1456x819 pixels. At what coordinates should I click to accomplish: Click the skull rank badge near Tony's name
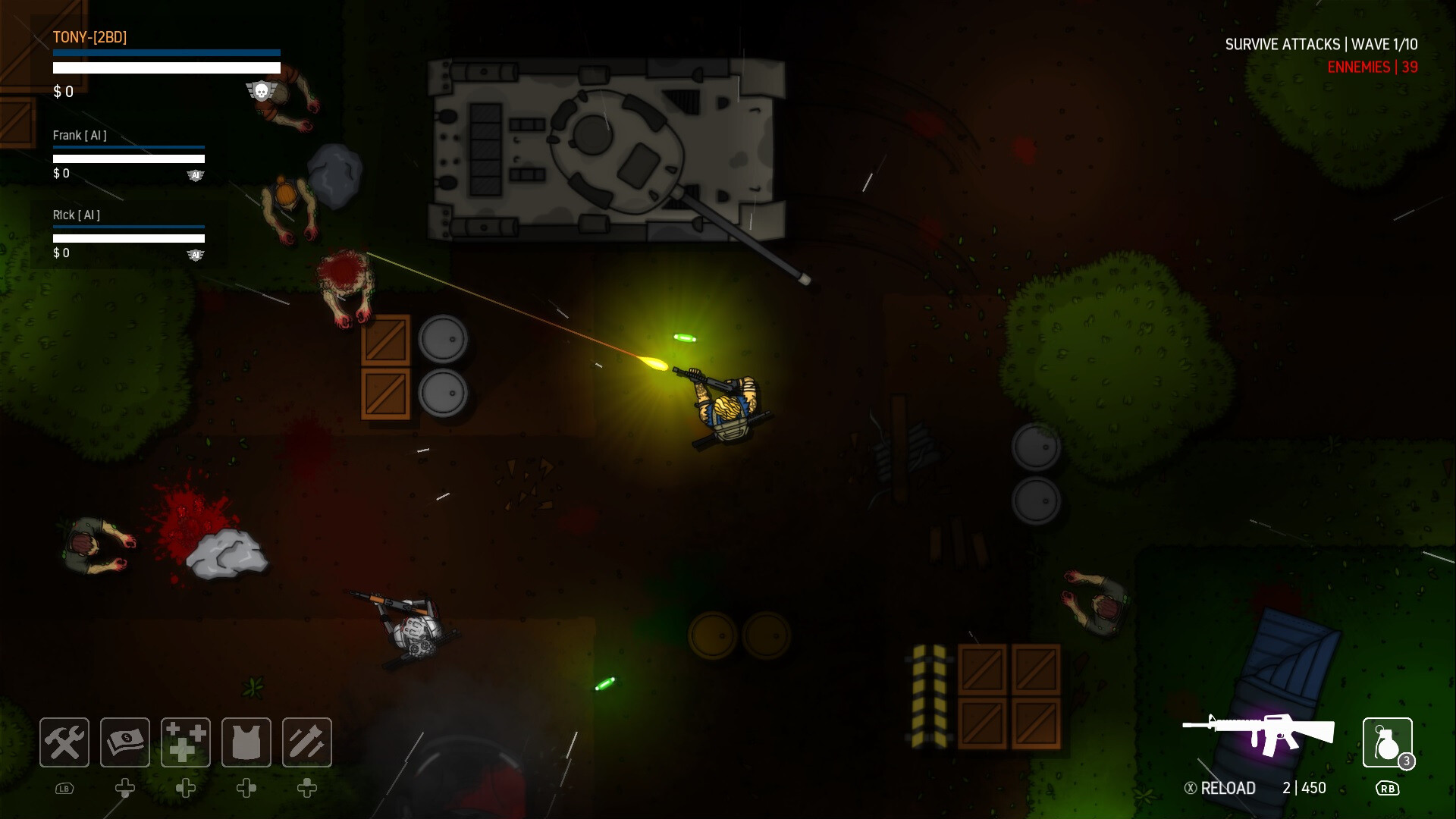pos(261,89)
